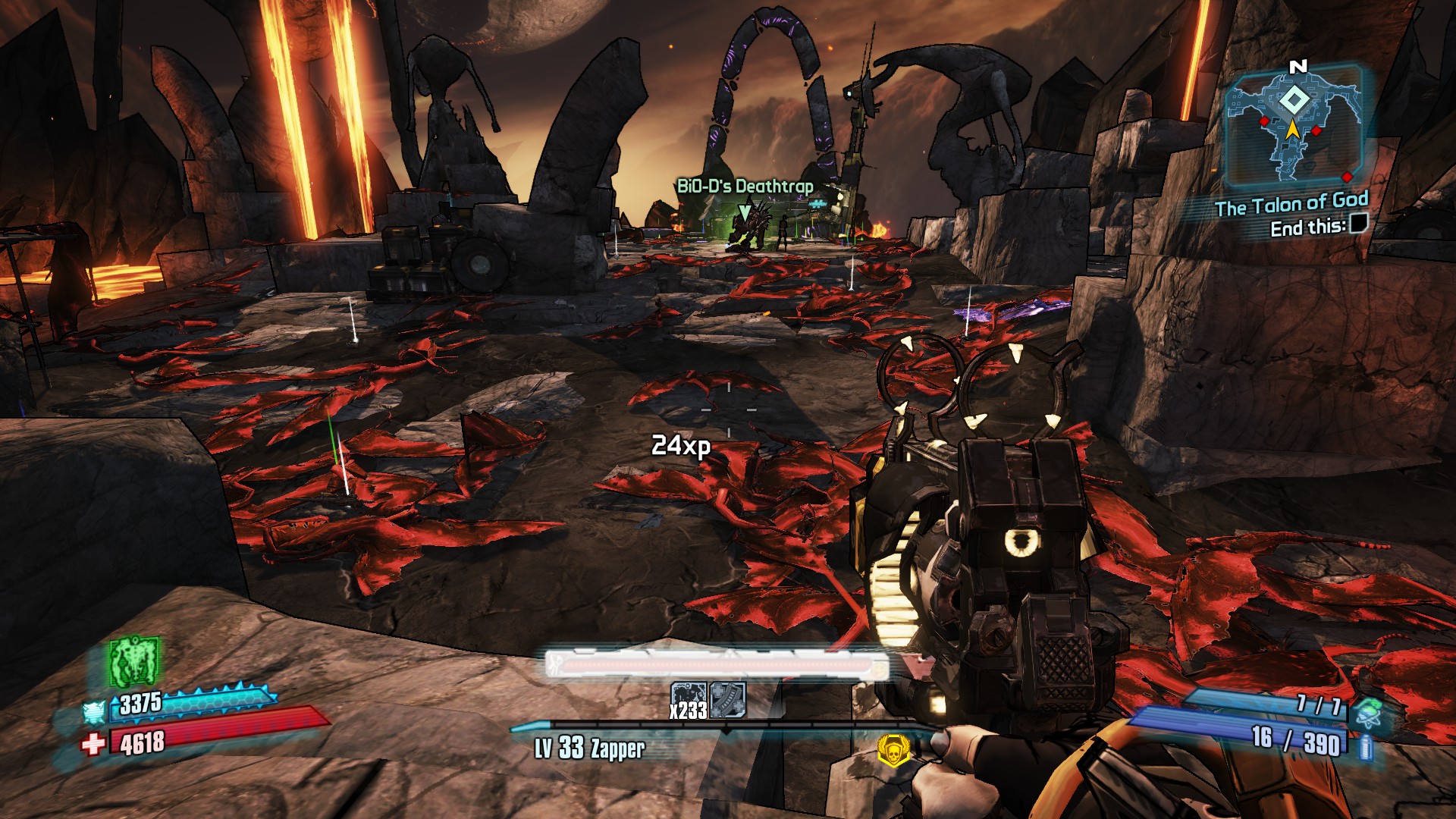Select The Talon of God mission tracker

[1291, 204]
